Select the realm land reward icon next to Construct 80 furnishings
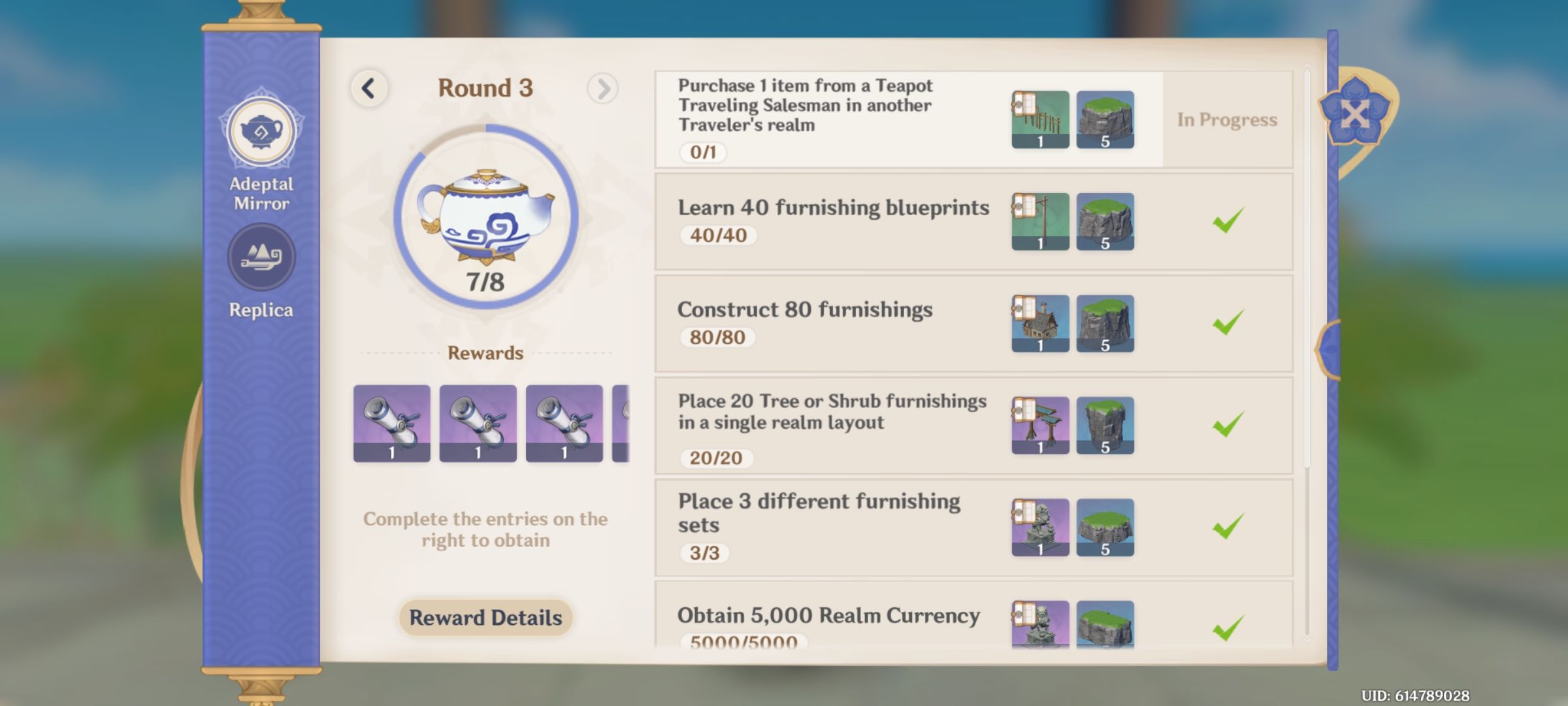This screenshot has height=706, width=1568. pyautogui.click(x=1105, y=323)
